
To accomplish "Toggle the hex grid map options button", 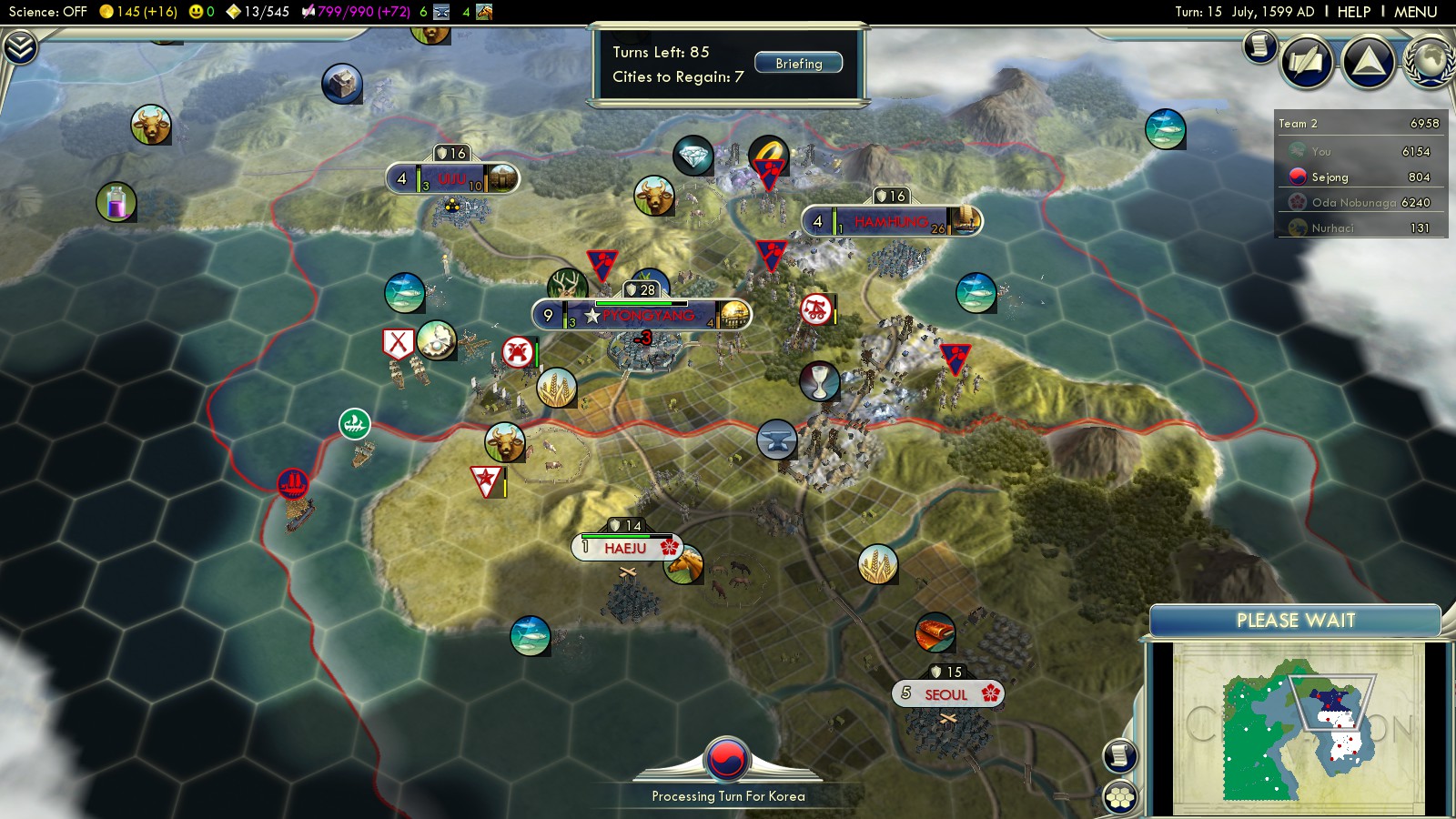I will [1120, 797].
